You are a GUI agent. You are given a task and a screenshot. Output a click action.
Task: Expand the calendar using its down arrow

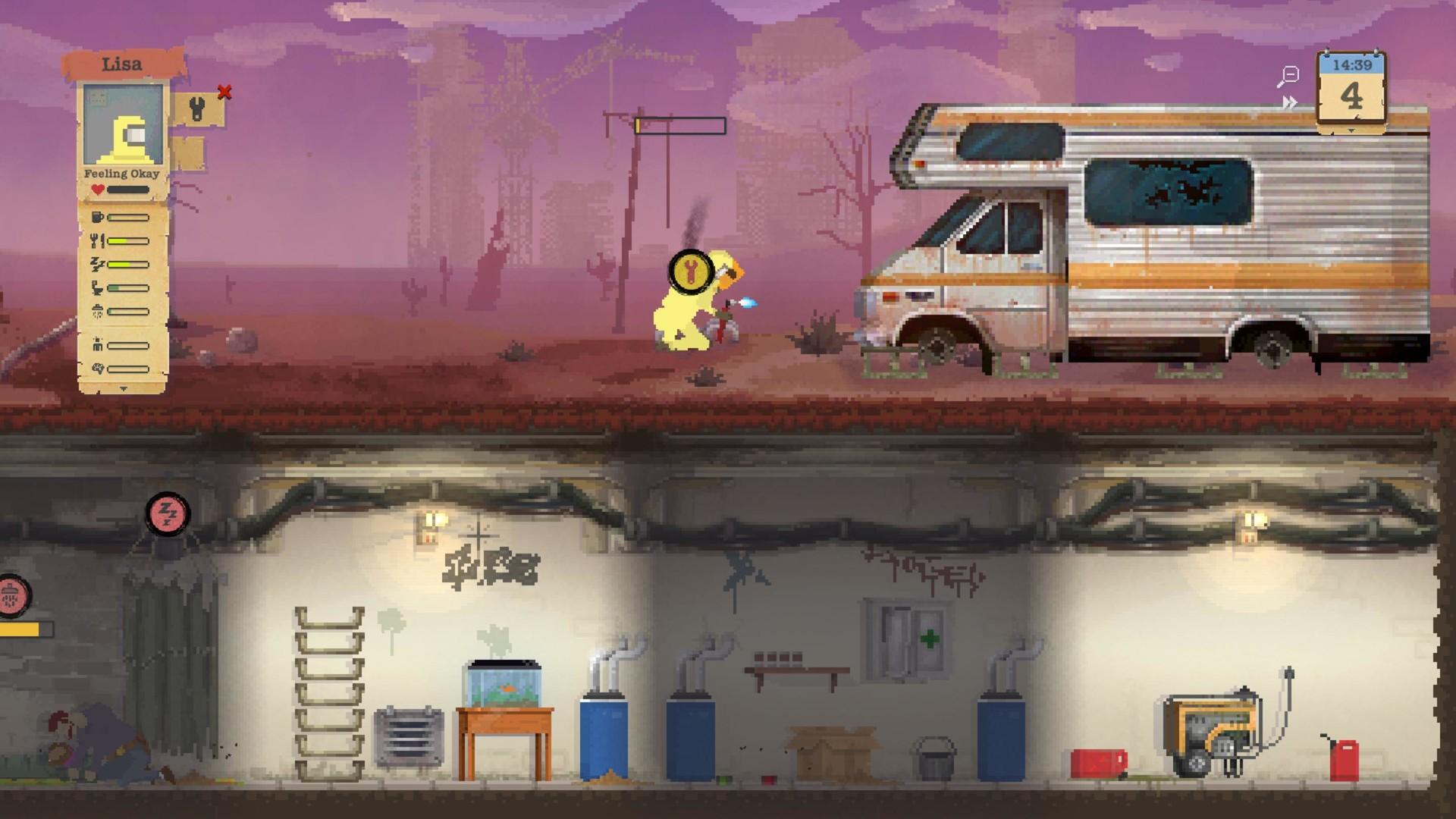1351,130
